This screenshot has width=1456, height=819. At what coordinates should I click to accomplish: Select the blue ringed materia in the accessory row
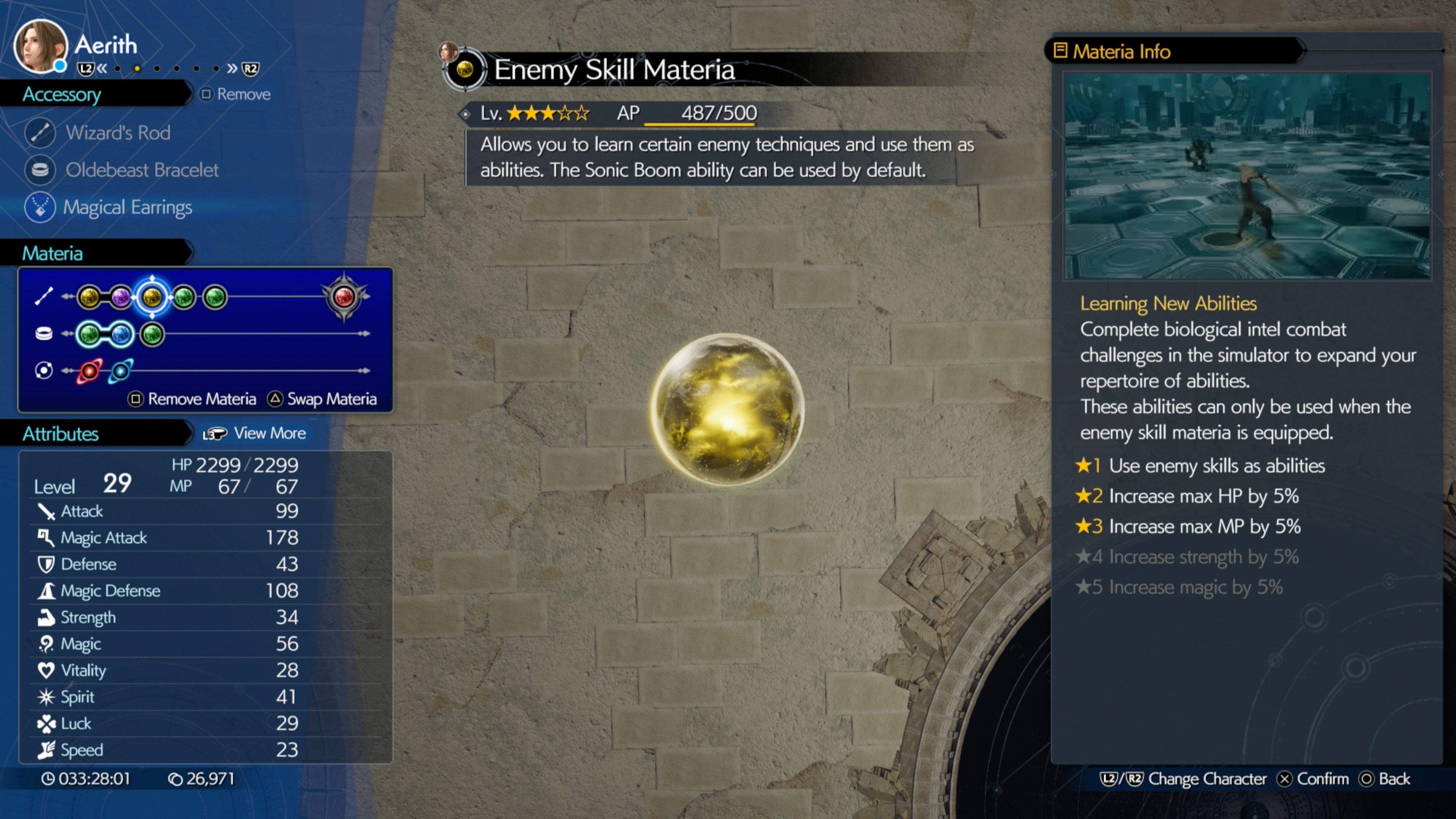[x=121, y=371]
